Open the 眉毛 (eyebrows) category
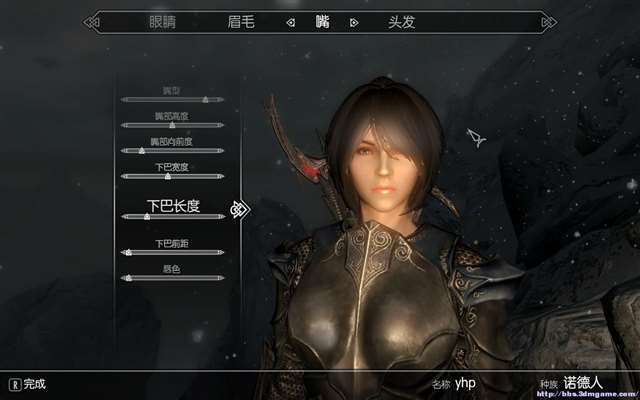640x400 pixels. (x=243, y=21)
